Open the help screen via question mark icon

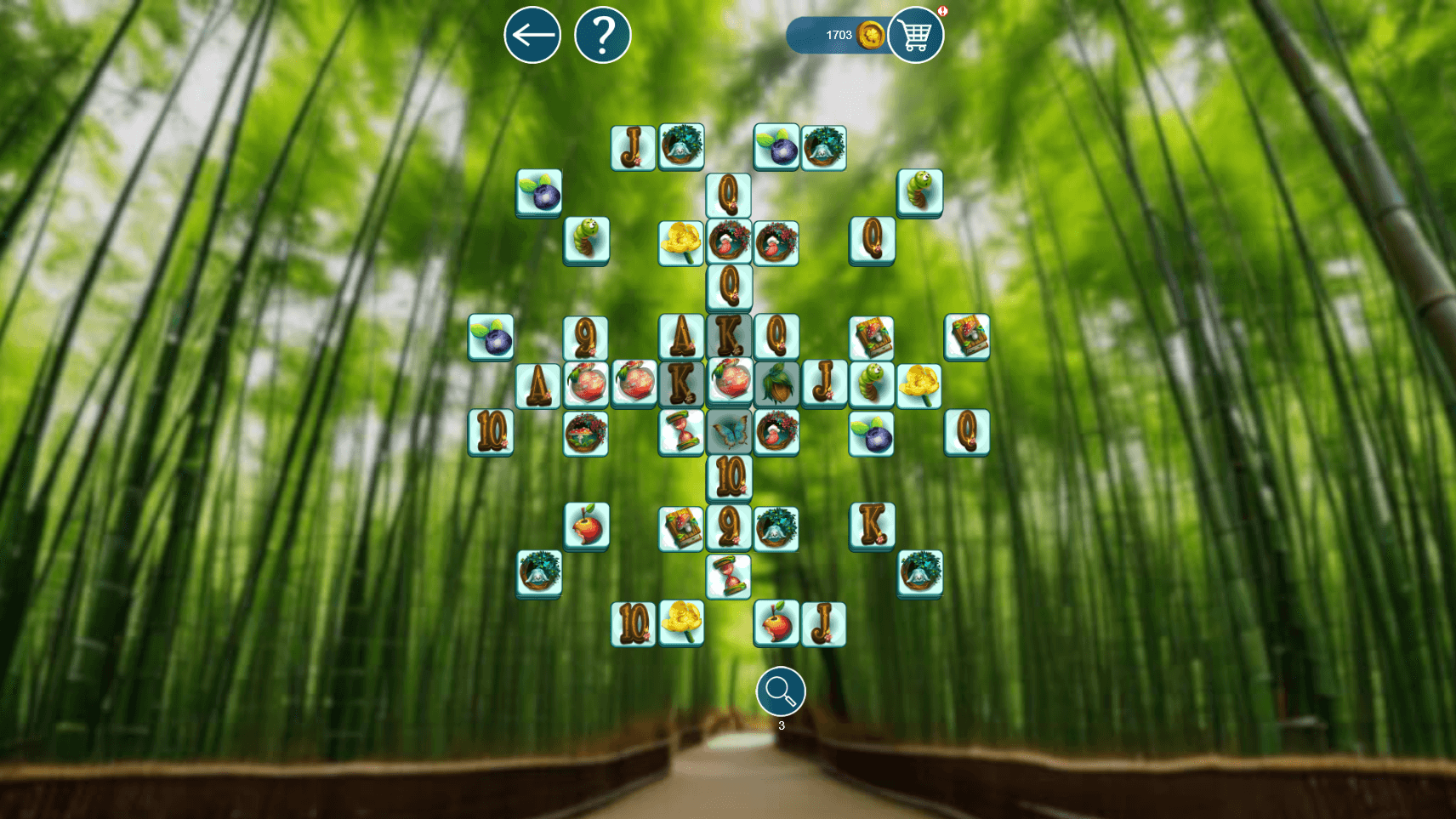[605, 34]
